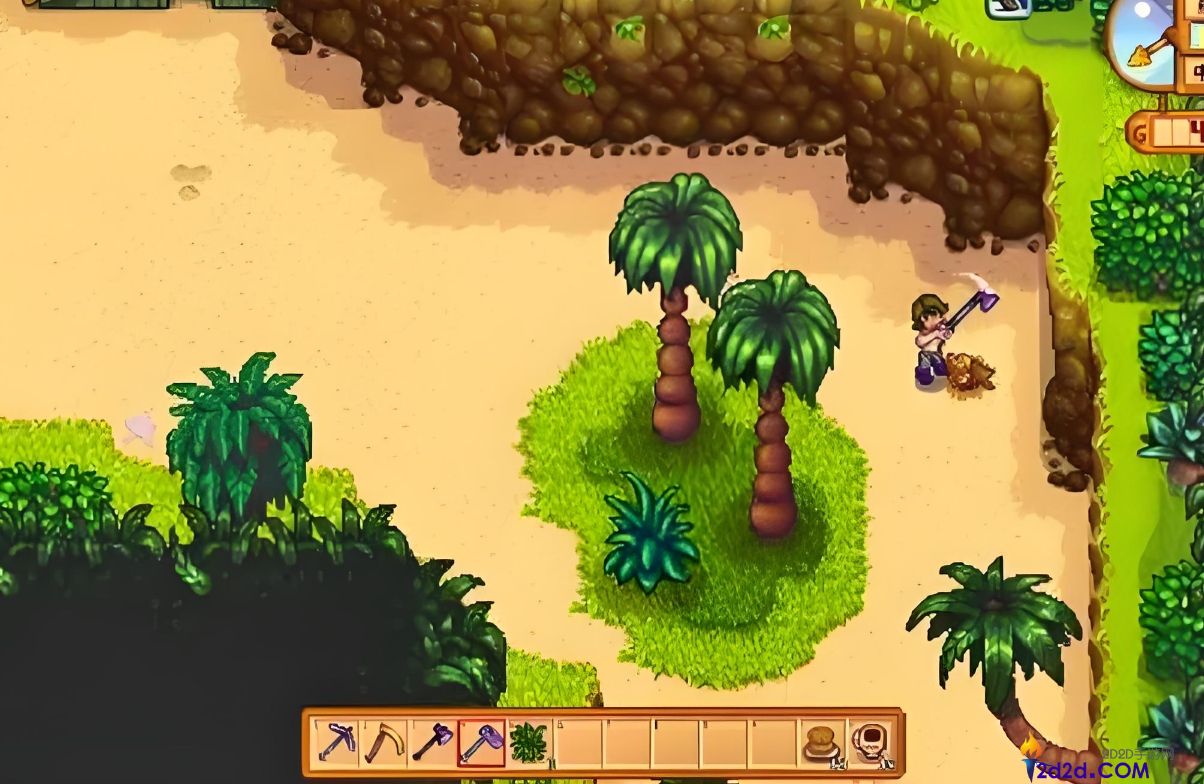Equip the scythe from the hotbar
This screenshot has width=1204, height=784.
click(x=383, y=743)
